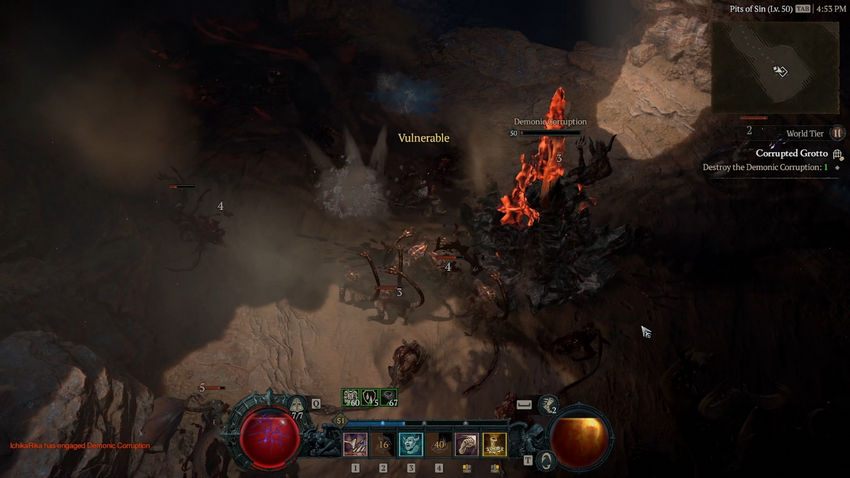
Task: Activate the blue demon face skill
Action: [411, 444]
